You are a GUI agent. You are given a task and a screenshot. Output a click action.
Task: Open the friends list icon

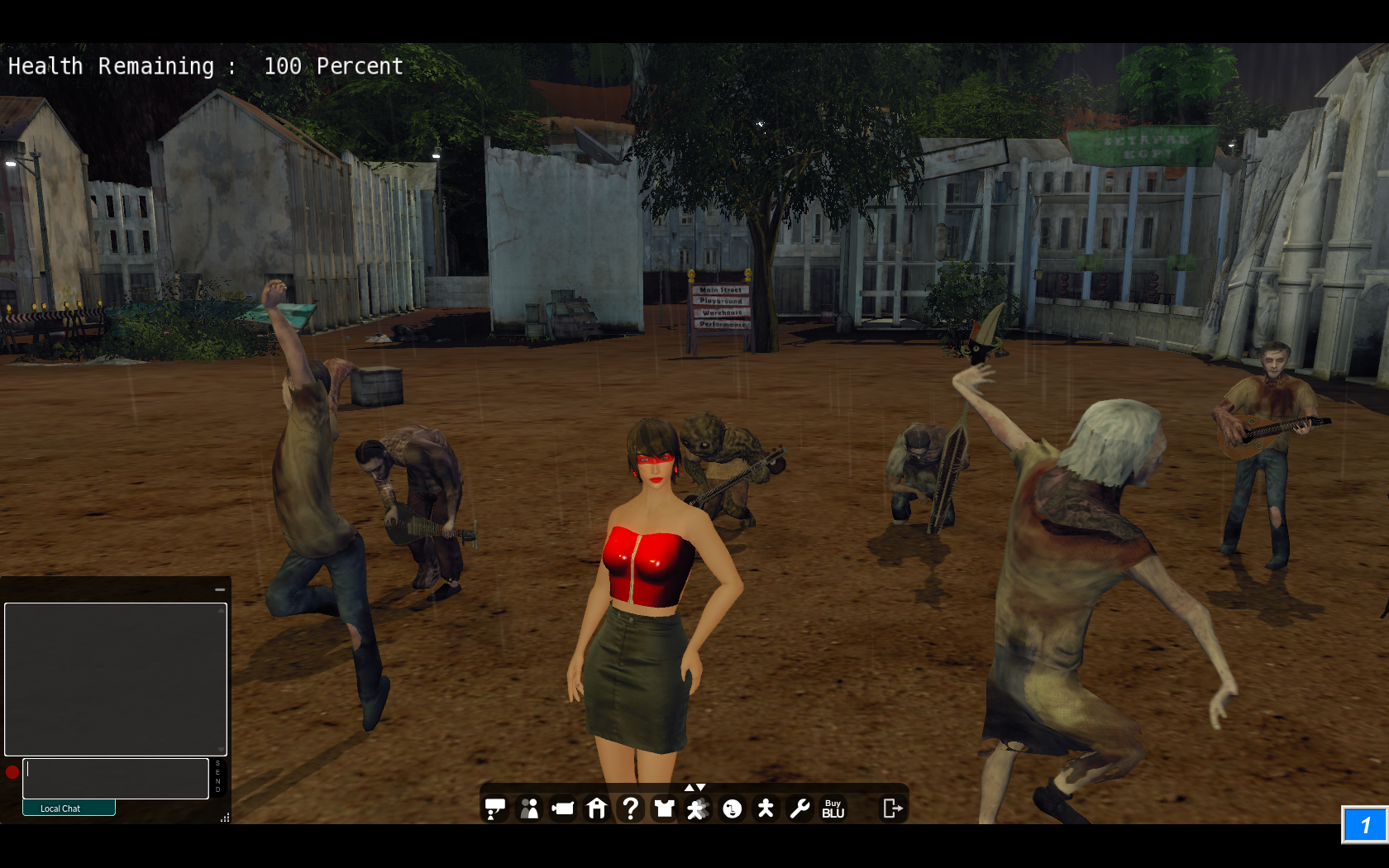point(529,808)
